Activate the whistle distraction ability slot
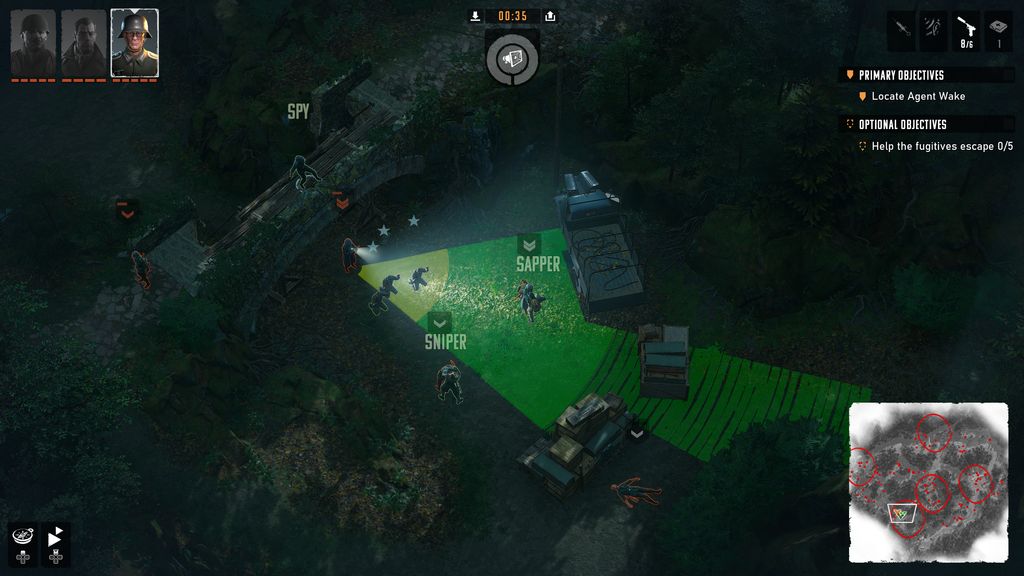The height and width of the screenshot is (576, 1024). [934, 30]
